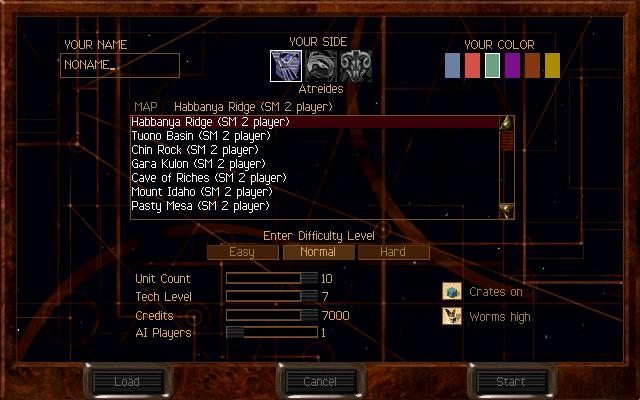Select the Atreides house emblem
640x400 pixels.
[x=285, y=66]
